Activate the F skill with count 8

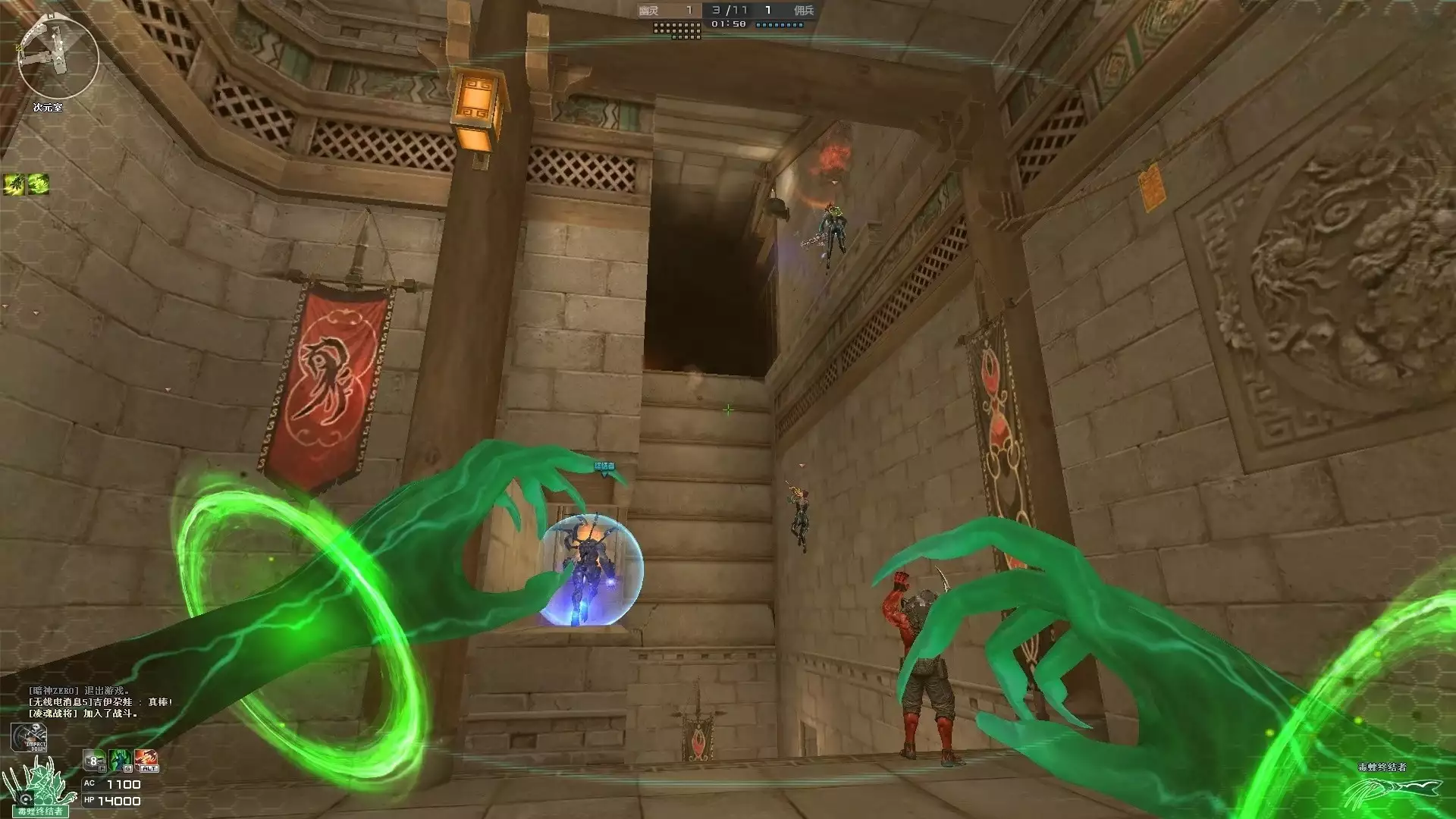(x=94, y=760)
